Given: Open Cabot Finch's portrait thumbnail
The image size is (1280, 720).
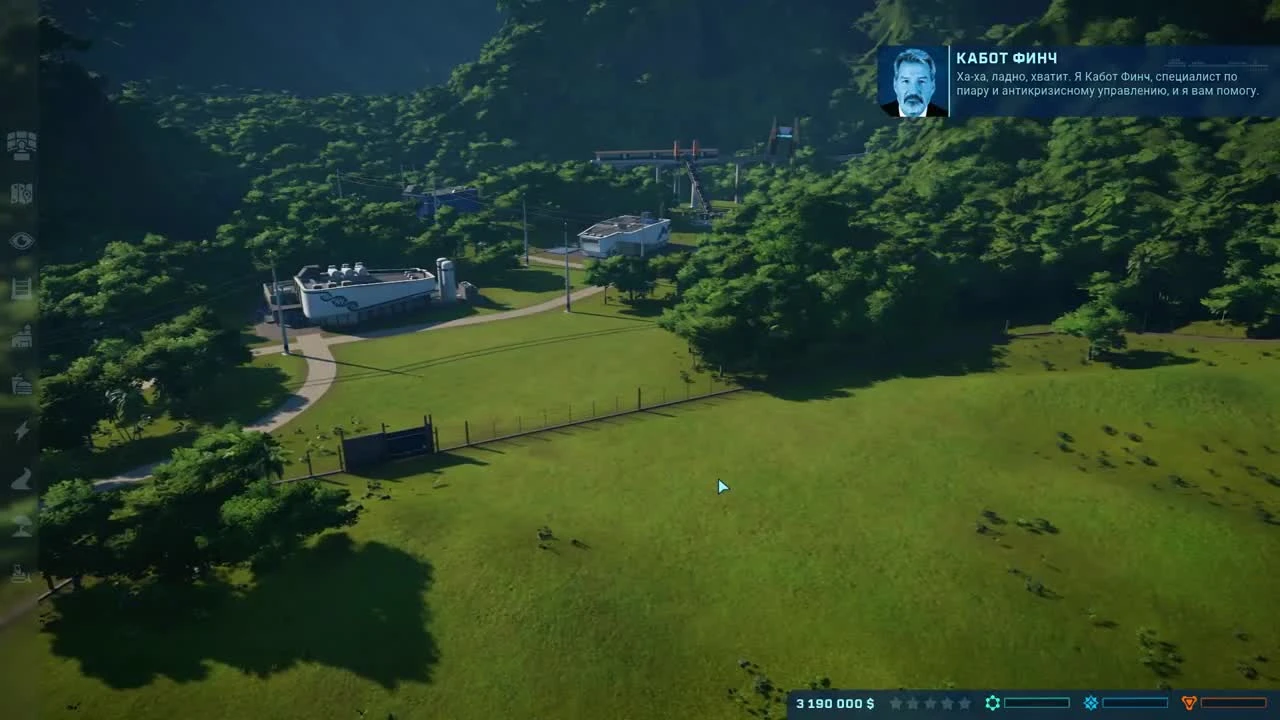Looking at the screenshot, I should coord(913,80).
